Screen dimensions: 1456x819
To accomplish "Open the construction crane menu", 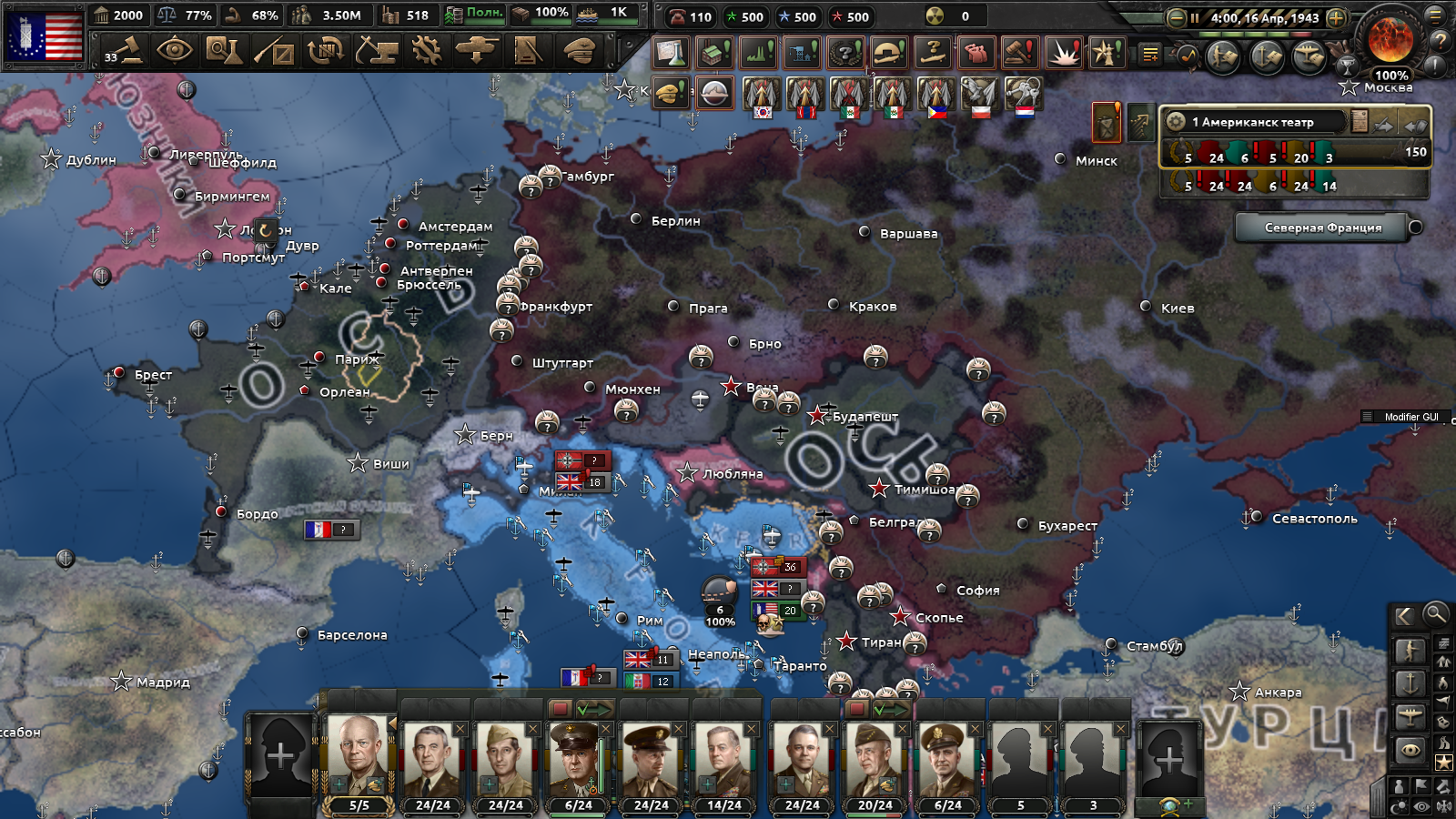I will 376,50.
